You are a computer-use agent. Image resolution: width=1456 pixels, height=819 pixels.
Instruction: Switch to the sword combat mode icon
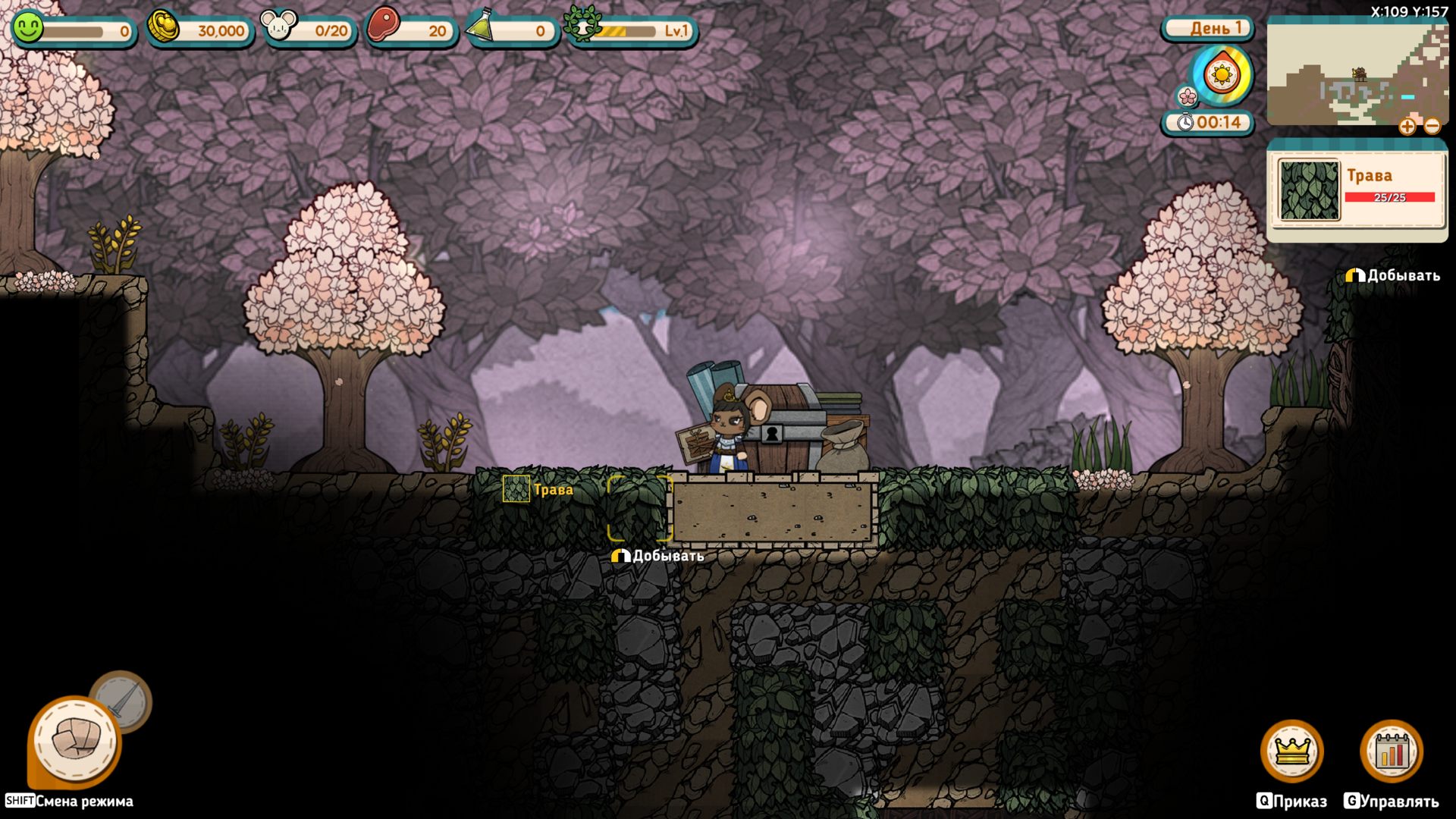121,701
